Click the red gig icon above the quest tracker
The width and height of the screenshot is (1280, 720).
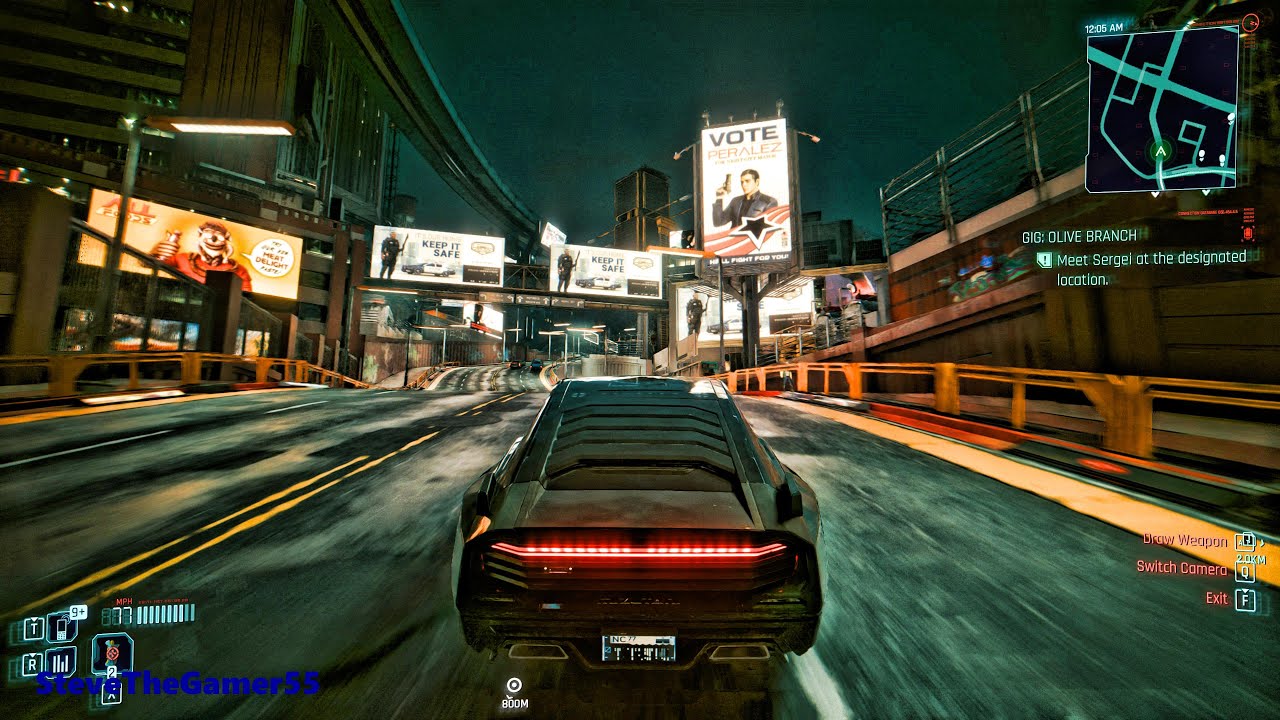[1248, 232]
